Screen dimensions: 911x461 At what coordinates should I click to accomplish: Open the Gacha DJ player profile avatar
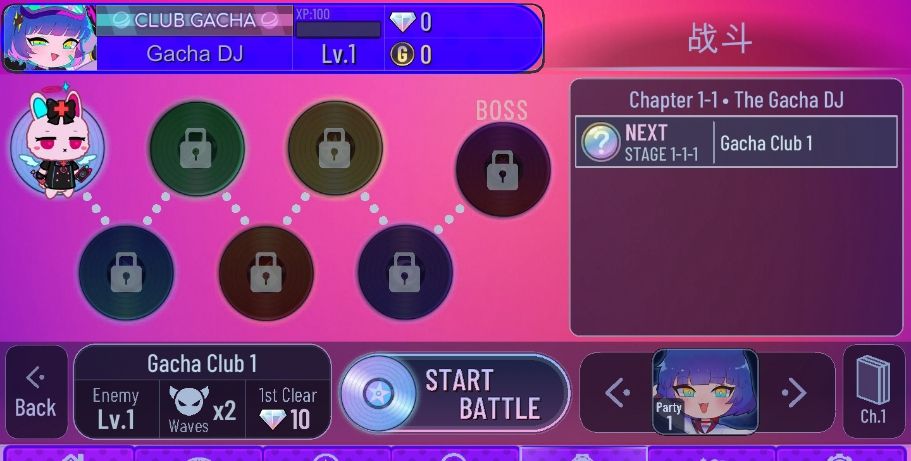[48, 38]
